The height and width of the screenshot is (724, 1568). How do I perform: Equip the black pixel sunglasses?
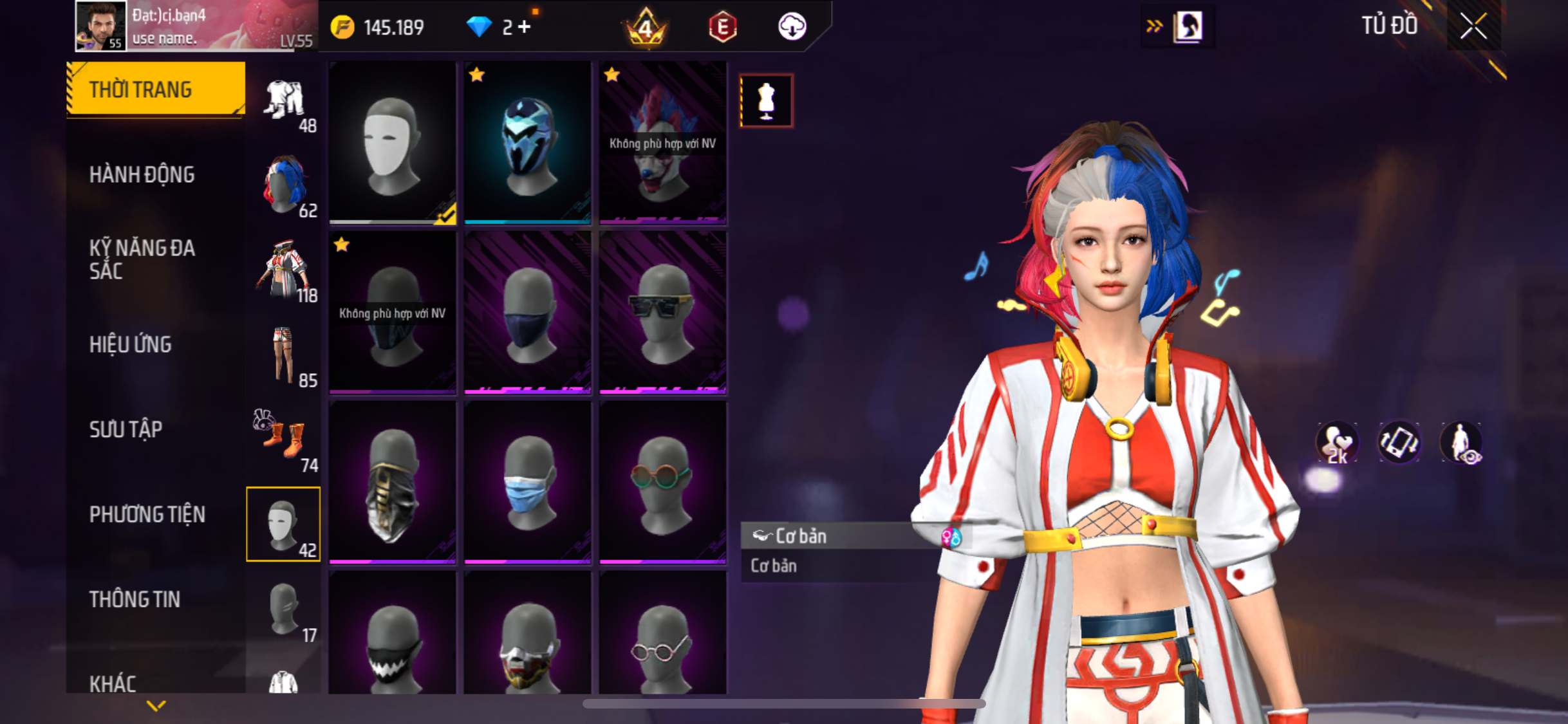click(x=662, y=313)
